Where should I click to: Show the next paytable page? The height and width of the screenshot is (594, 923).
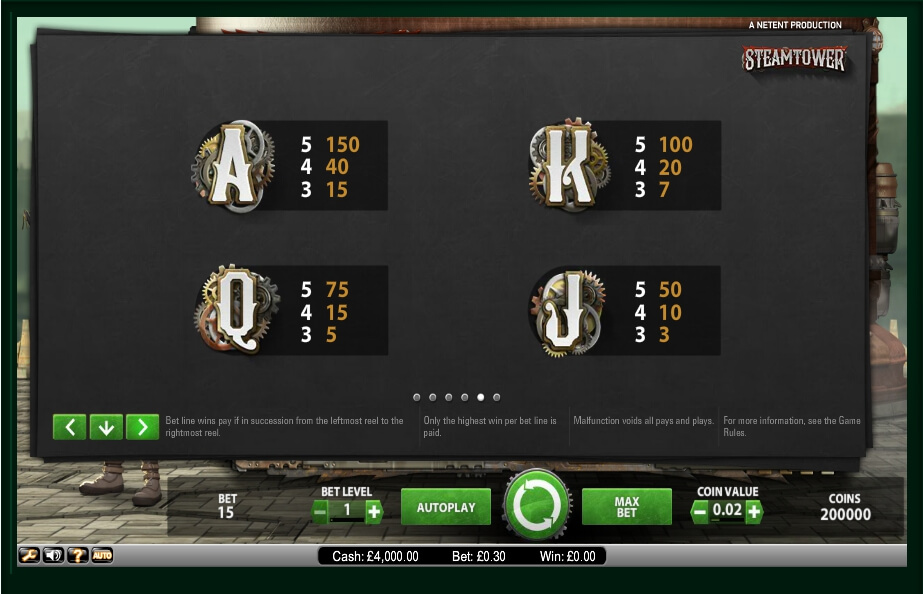pos(142,427)
